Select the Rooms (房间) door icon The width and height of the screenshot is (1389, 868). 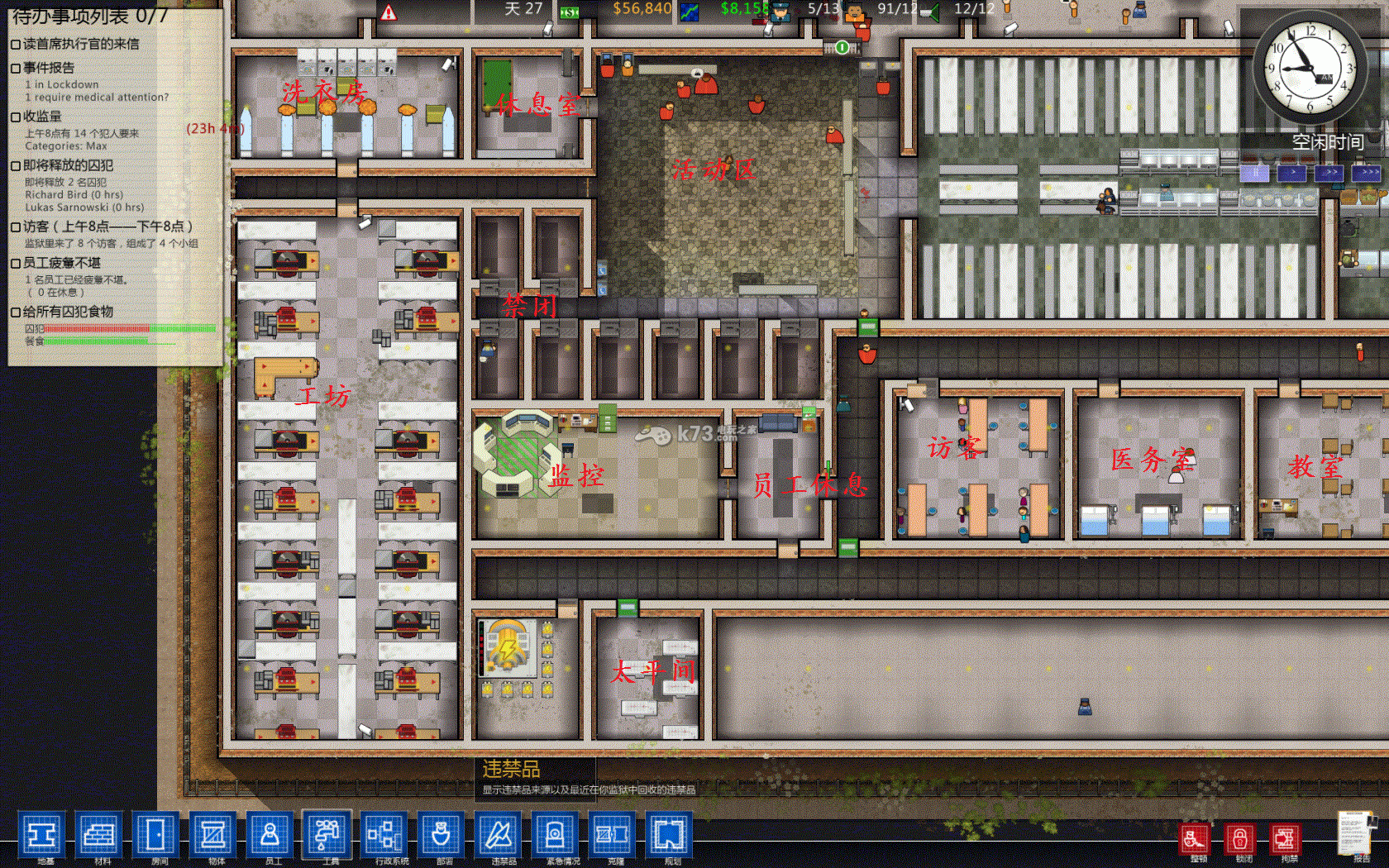[155, 836]
